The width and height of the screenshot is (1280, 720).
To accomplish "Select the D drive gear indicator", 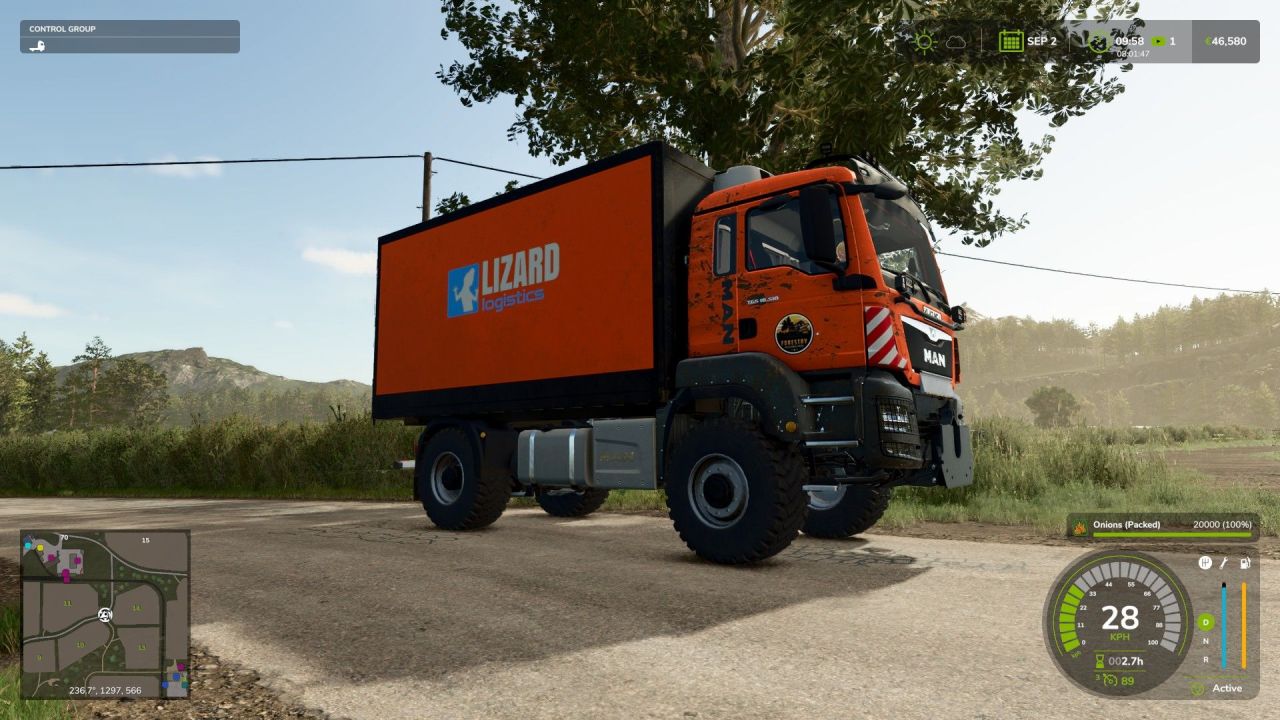I will click(1206, 622).
